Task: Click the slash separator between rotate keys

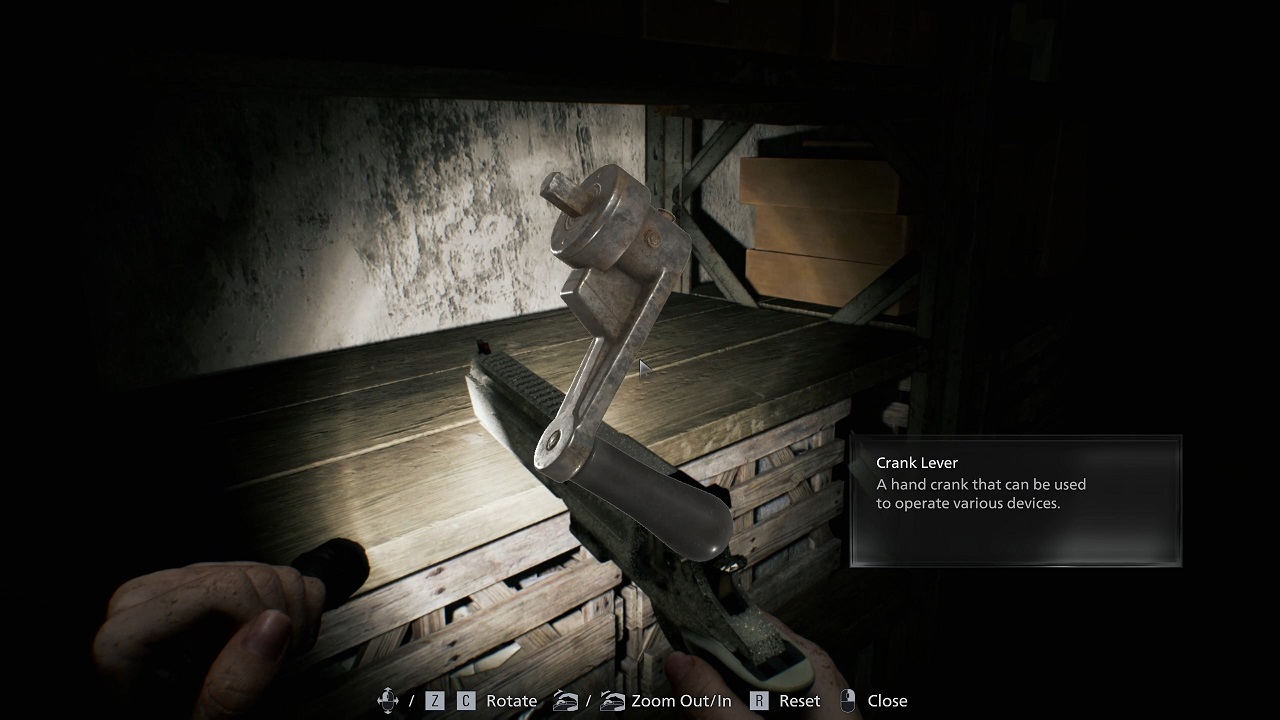Action: click(411, 701)
